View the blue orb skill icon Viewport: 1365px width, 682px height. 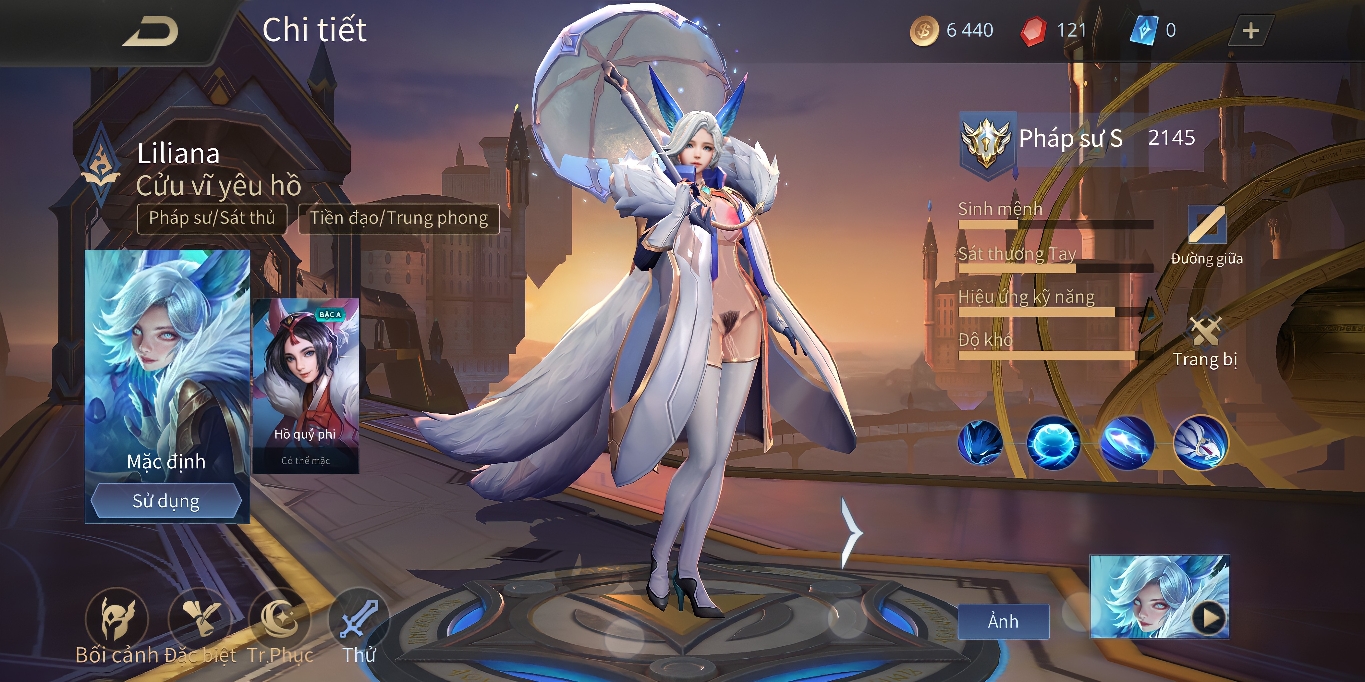[1053, 442]
